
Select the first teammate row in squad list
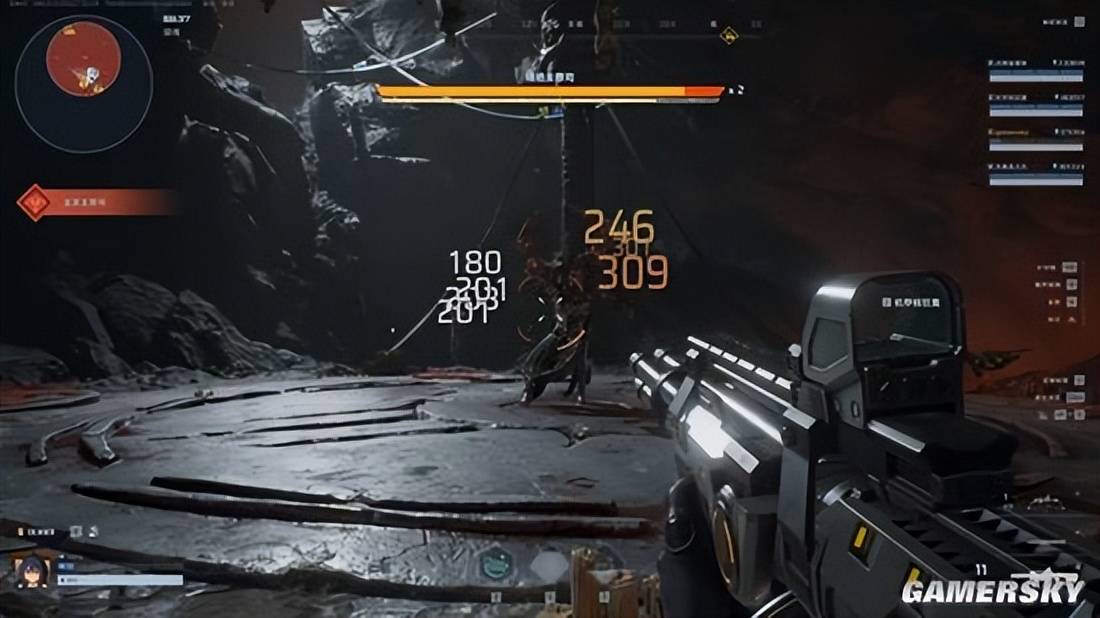[1036, 69]
